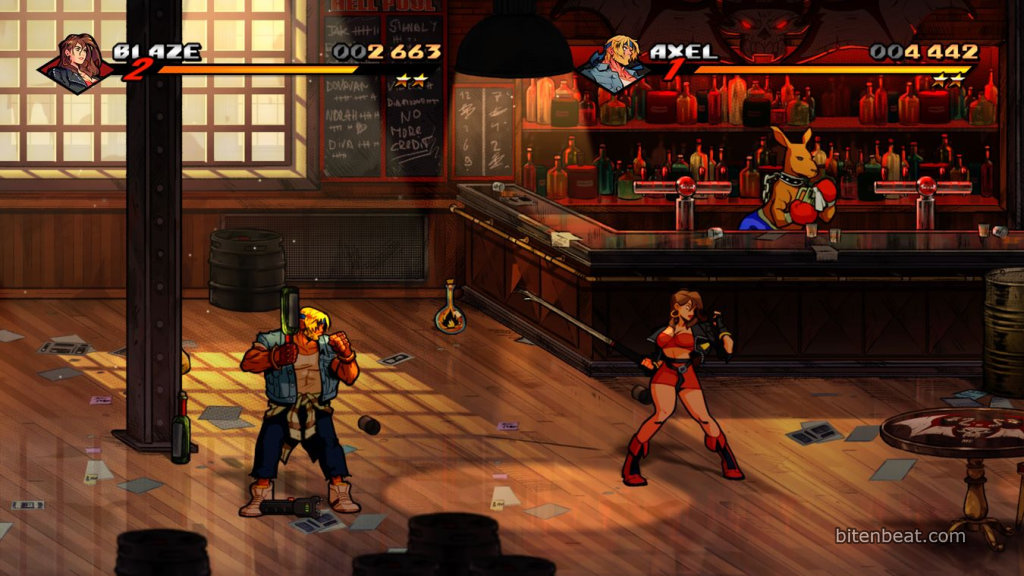Open the bitenbeat.com watermark link

click(x=900, y=536)
